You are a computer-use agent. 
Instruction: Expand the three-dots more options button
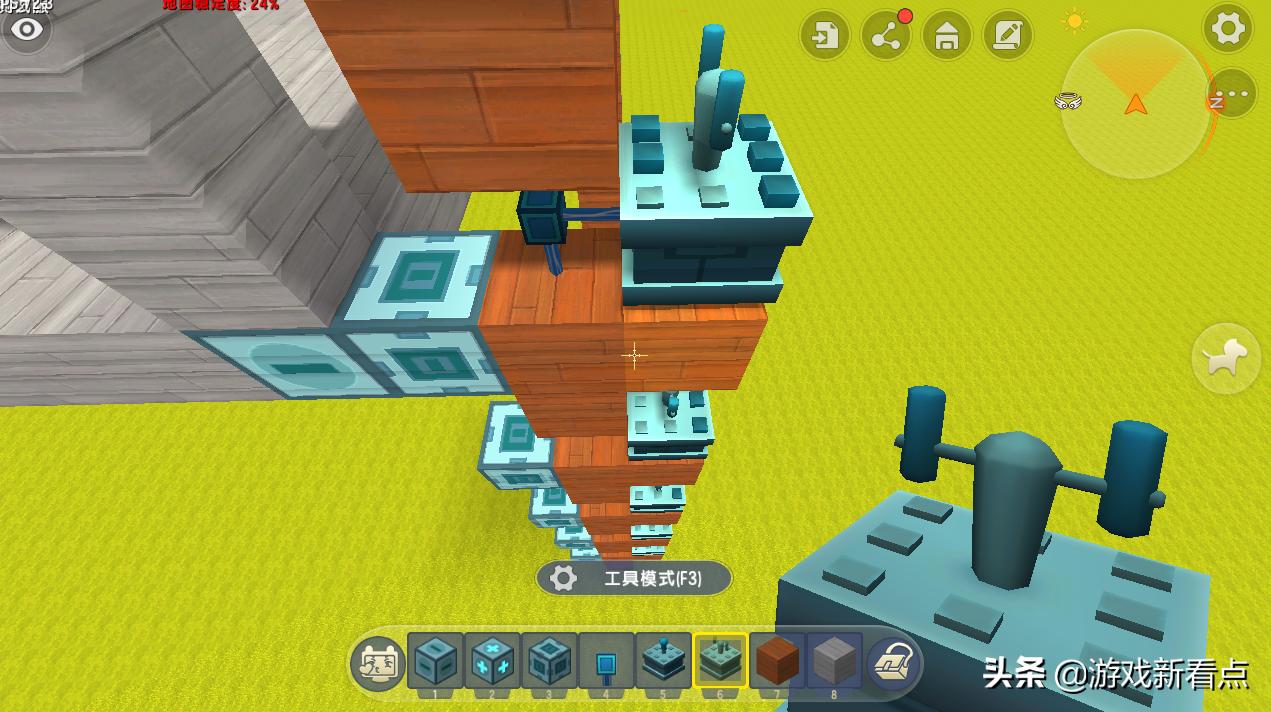pyautogui.click(x=1234, y=95)
